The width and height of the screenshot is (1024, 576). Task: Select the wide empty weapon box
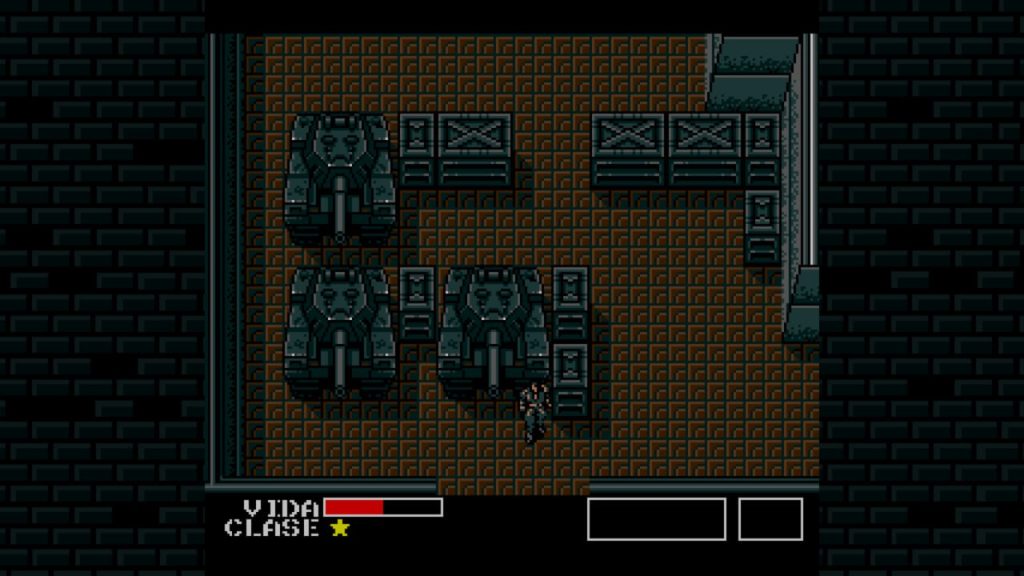click(x=656, y=519)
